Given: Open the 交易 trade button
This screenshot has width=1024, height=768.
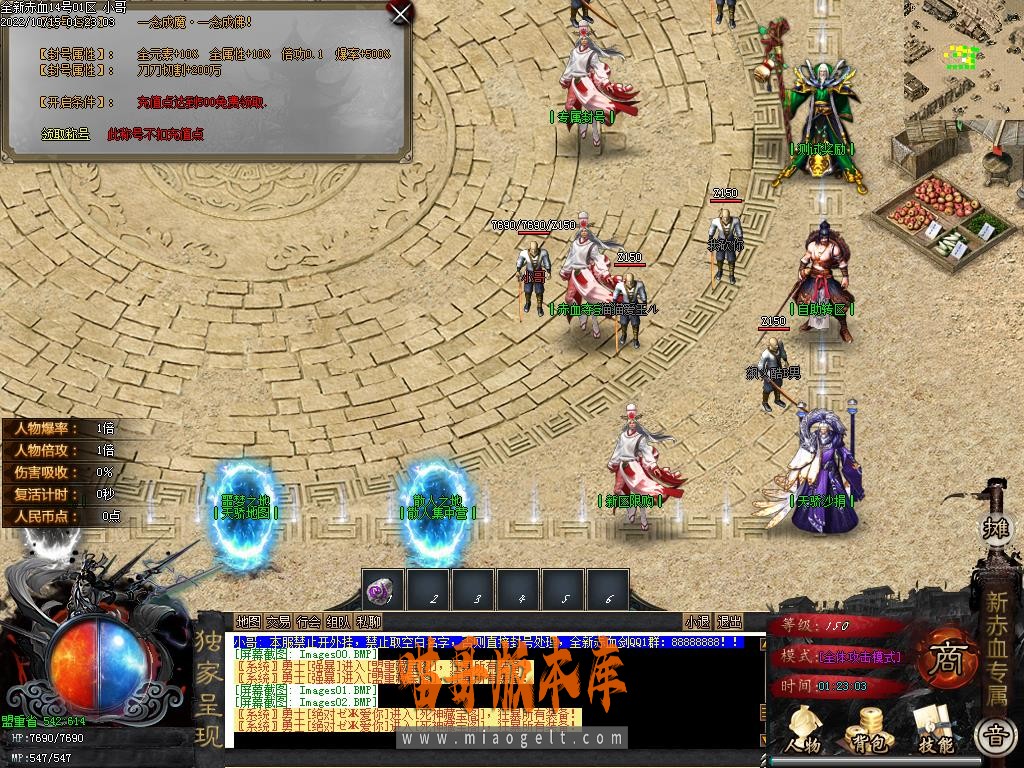Looking at the screenshot, I should (278, 621).
